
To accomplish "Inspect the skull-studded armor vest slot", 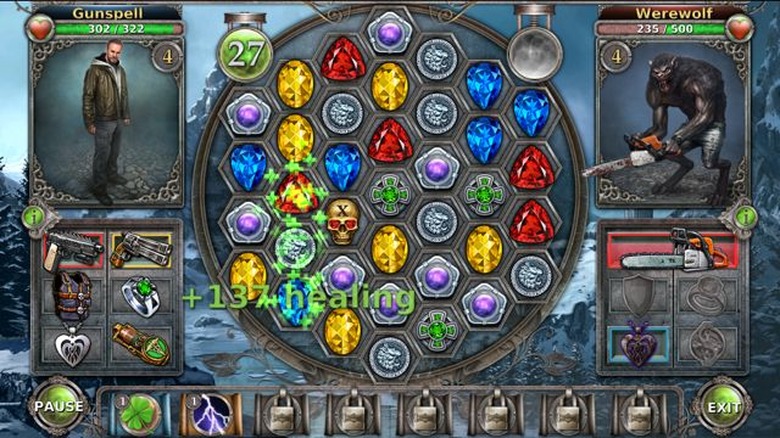I will tap(73, 296).
